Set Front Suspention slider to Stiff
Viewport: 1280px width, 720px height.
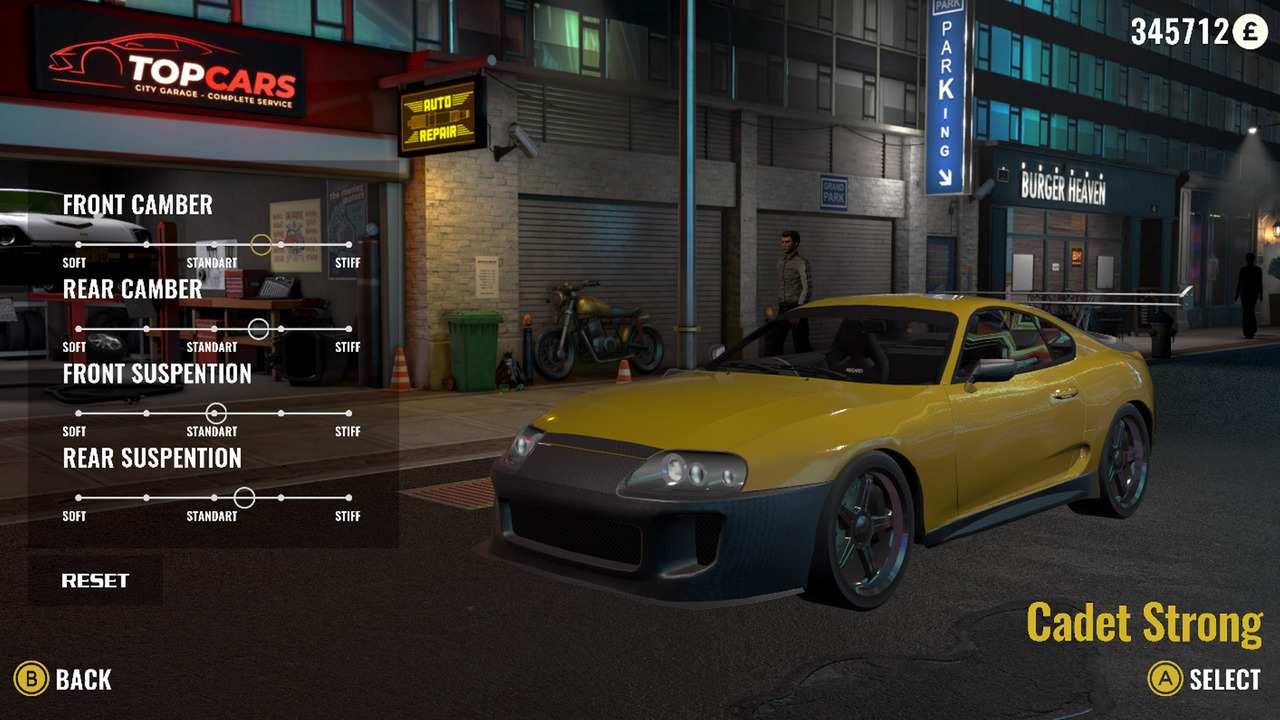tap(349, 411)
